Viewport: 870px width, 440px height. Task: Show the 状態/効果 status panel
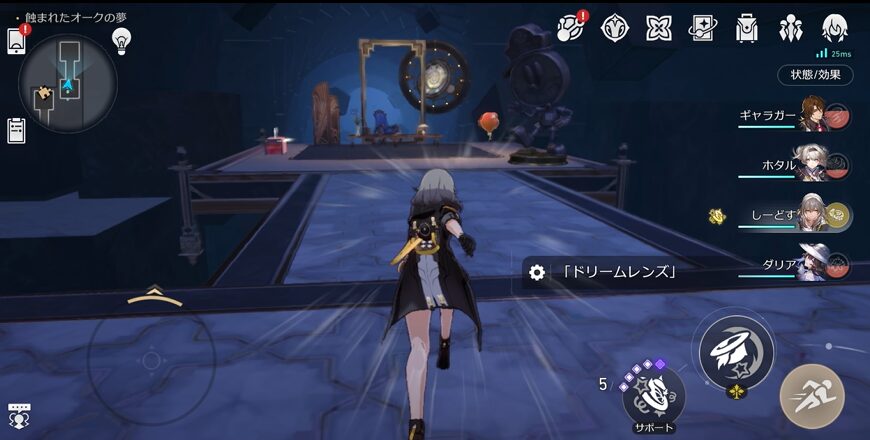coord(815,74)
